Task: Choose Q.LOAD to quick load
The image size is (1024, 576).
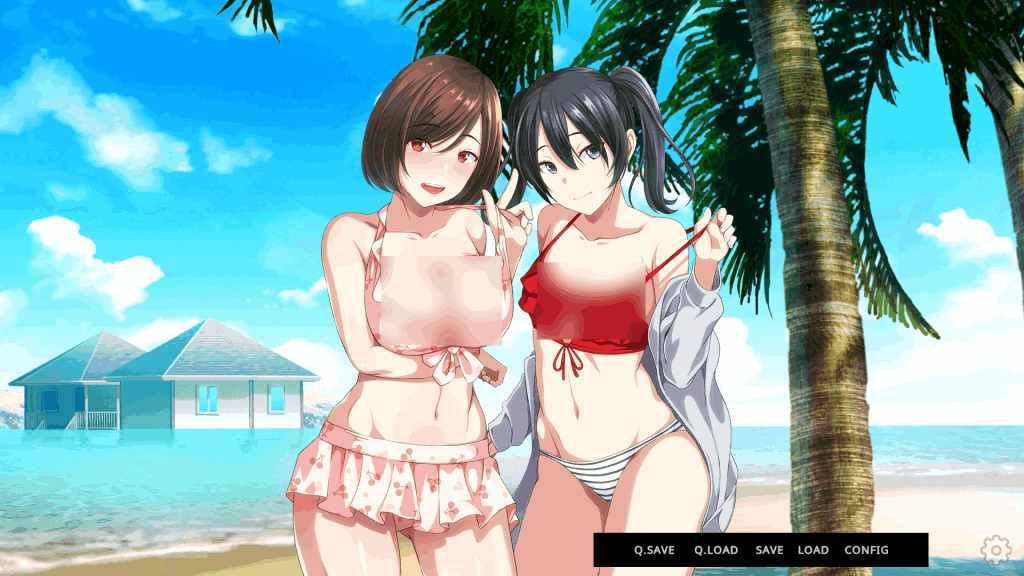Action: pos(716,550)
